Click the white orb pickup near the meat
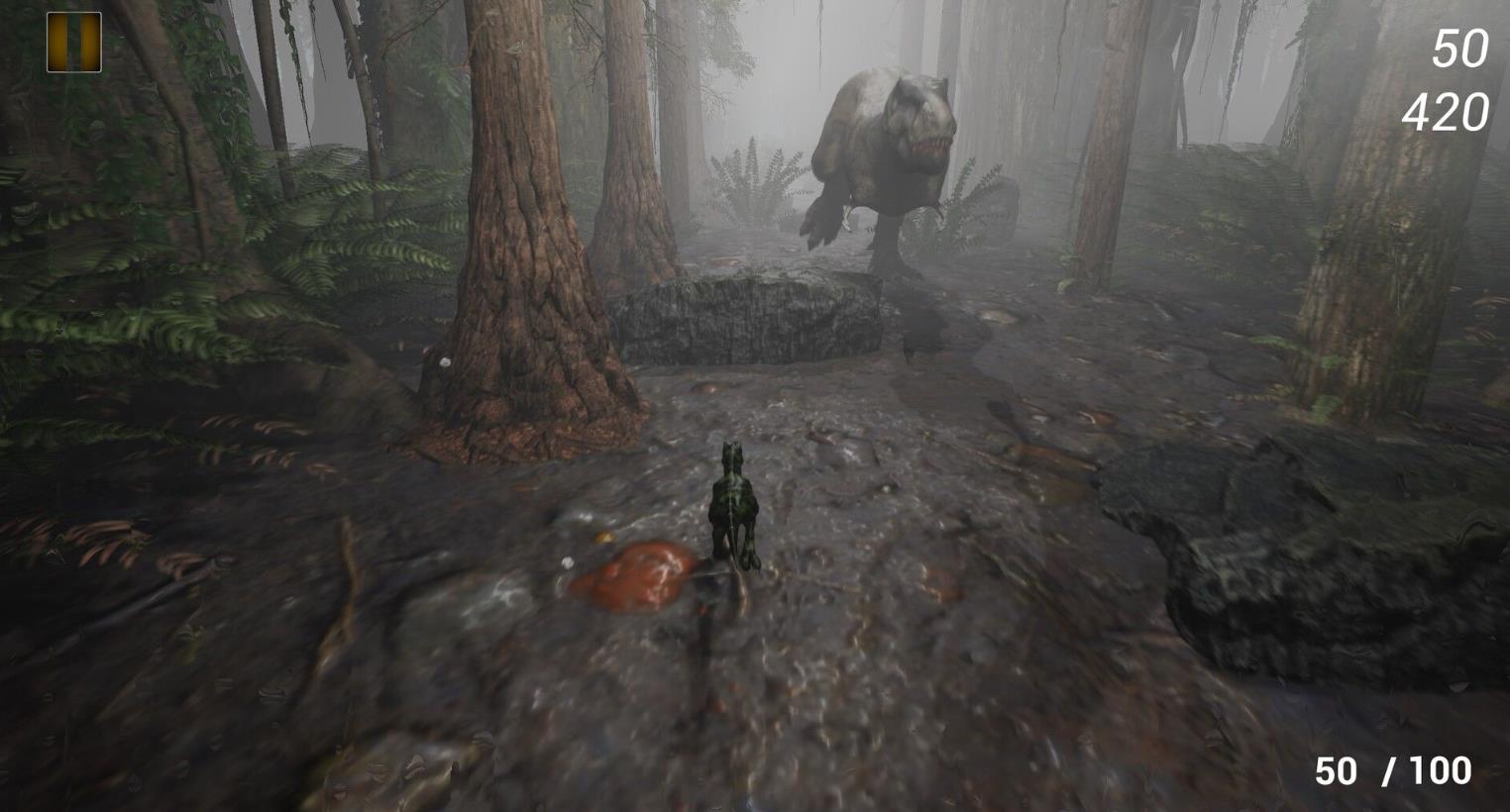The width and height of the screenshot is (1510, 812). (567, 562)
